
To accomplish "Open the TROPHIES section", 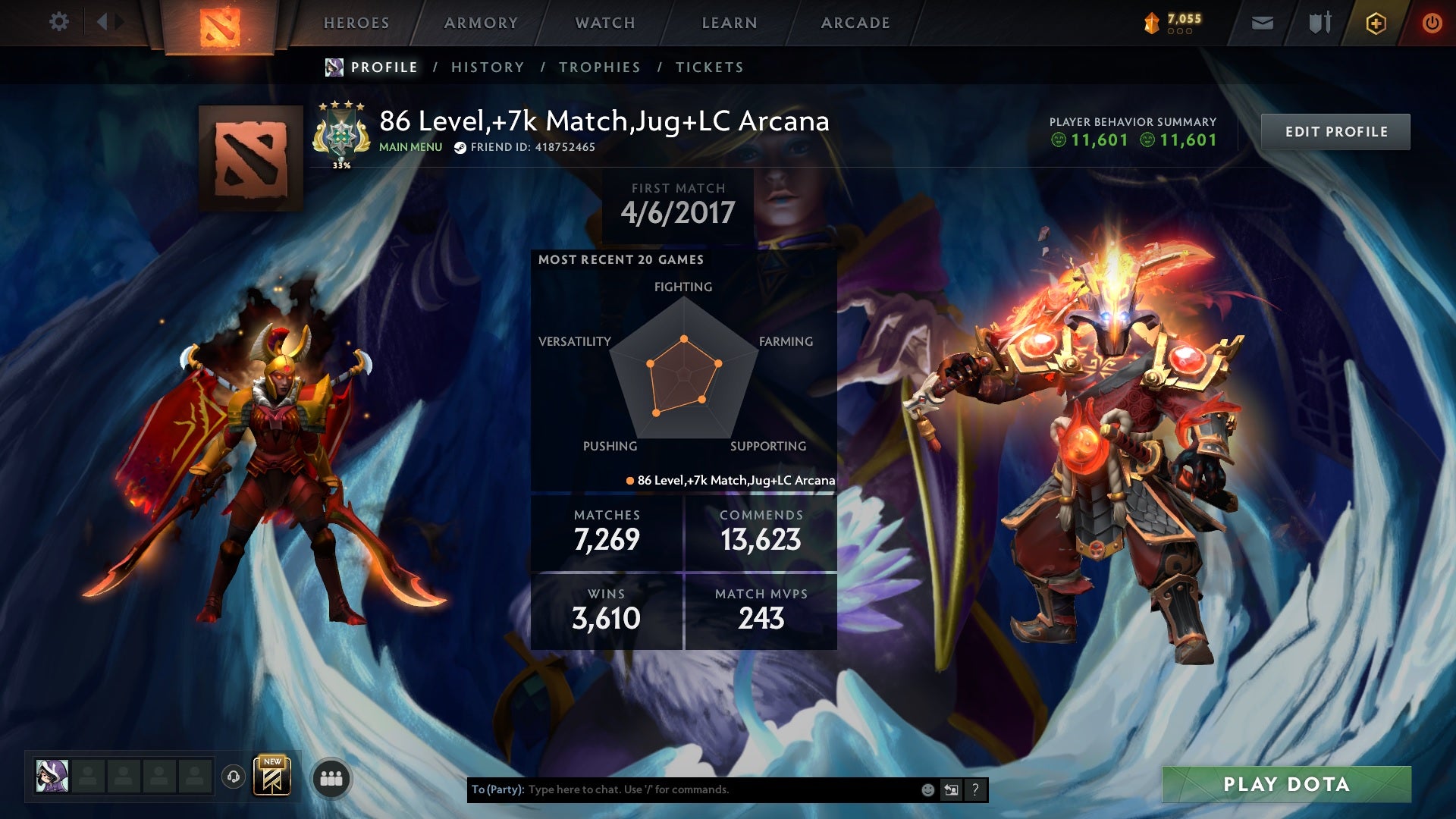I will point(599,67).
